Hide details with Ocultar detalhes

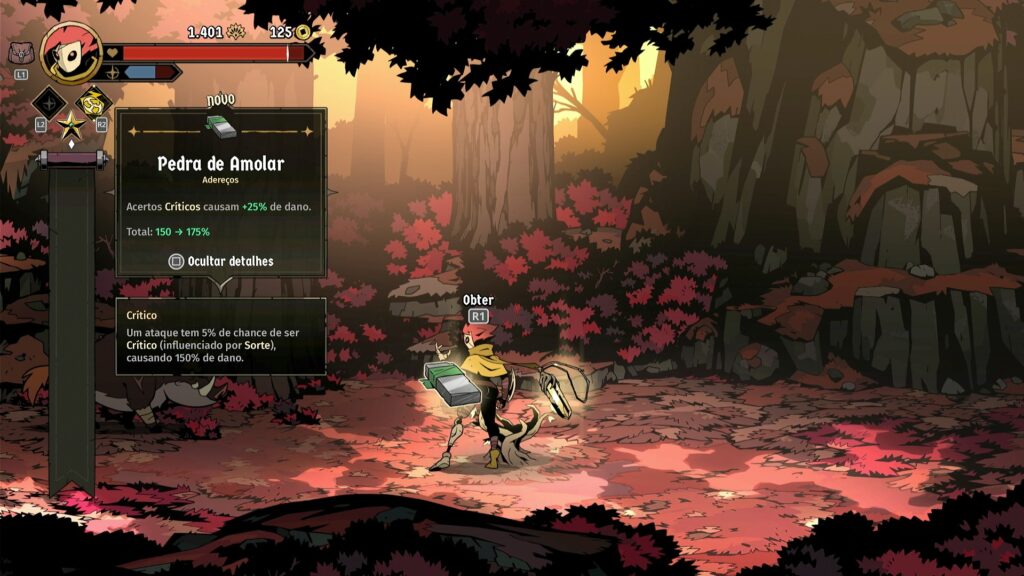221,261
